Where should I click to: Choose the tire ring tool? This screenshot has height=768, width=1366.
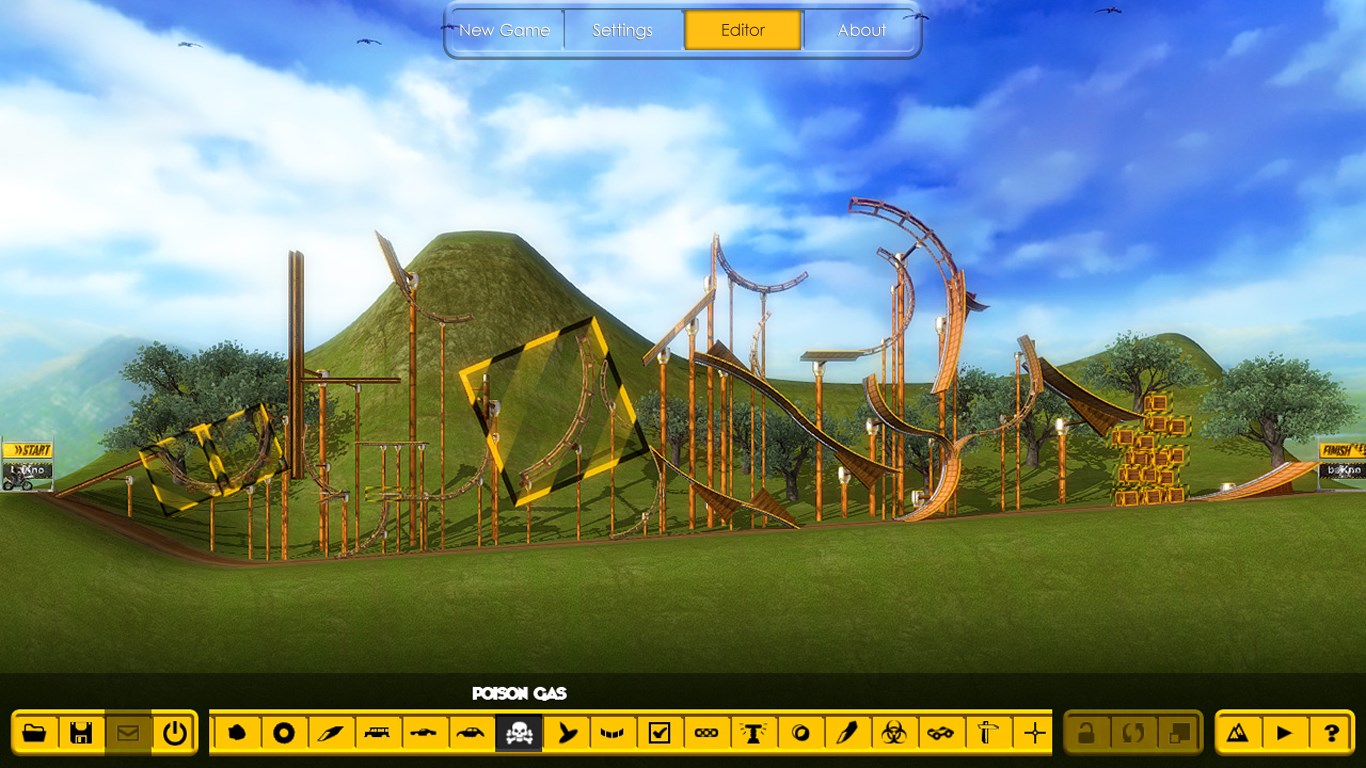pos(284,733)
